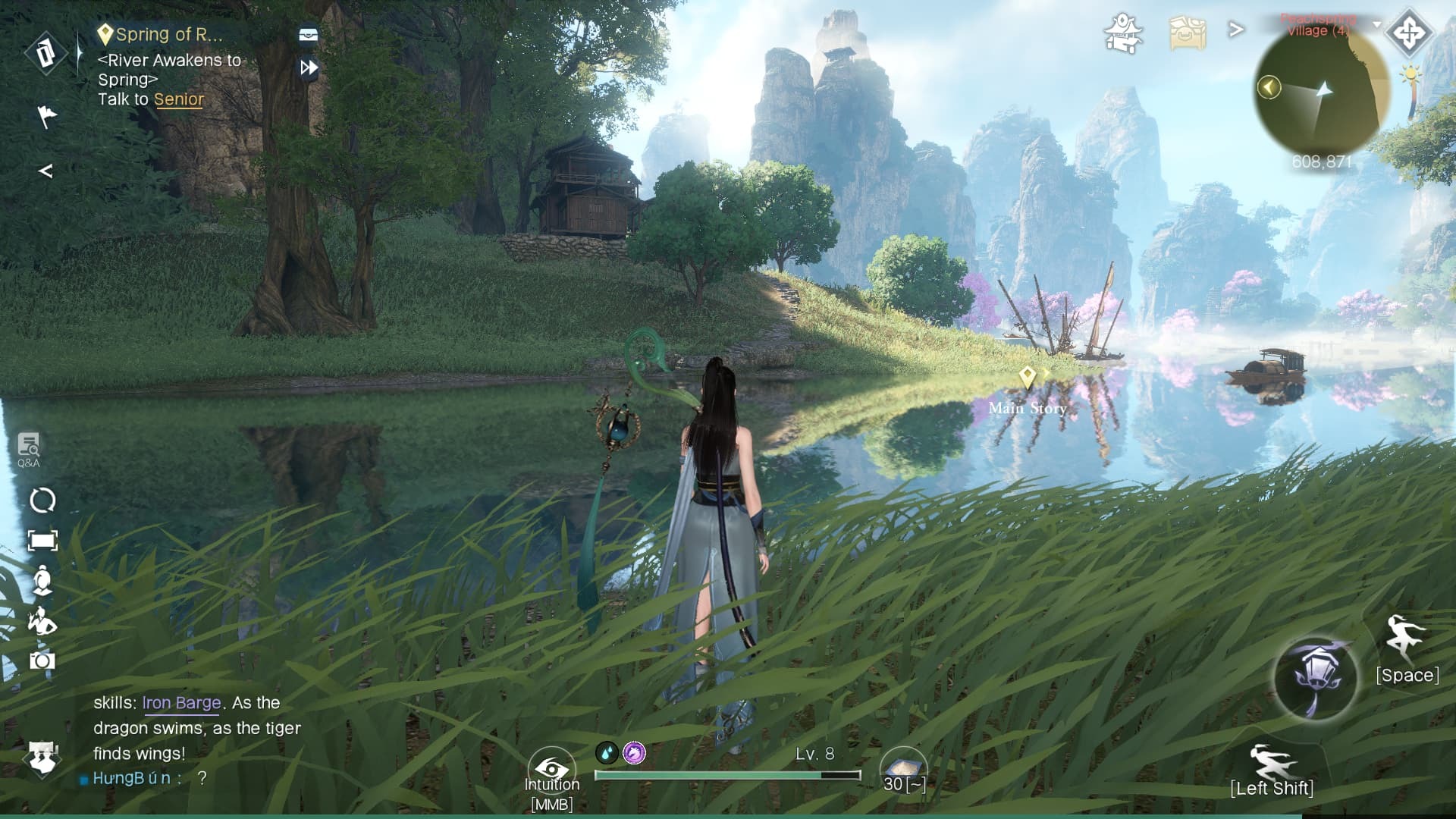Open the social chat diamond icon
Viewport: 1456px width, 819px height.
(x=42, y=756)
